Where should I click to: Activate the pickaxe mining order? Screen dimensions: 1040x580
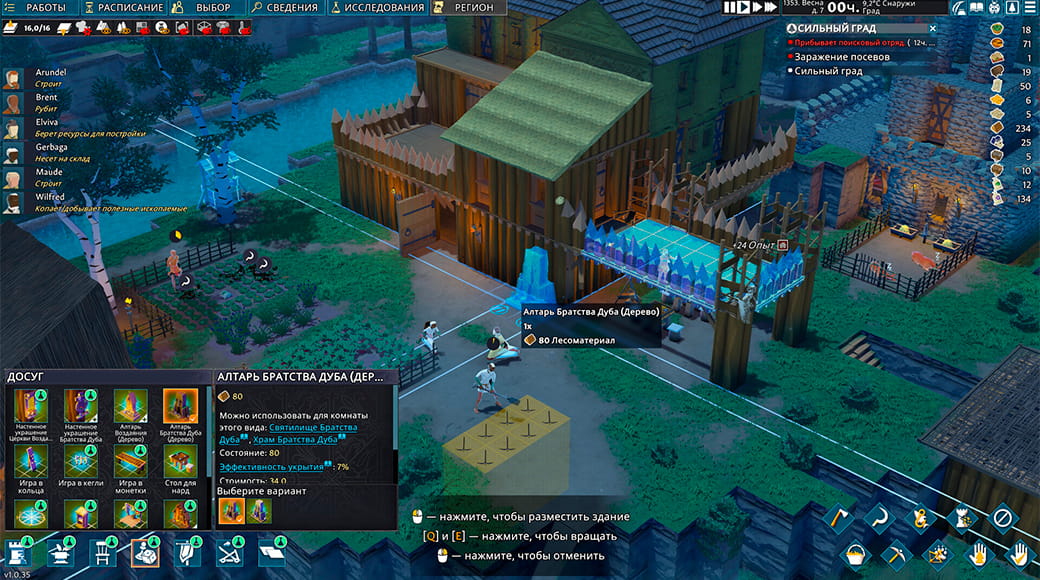point(896,553)
